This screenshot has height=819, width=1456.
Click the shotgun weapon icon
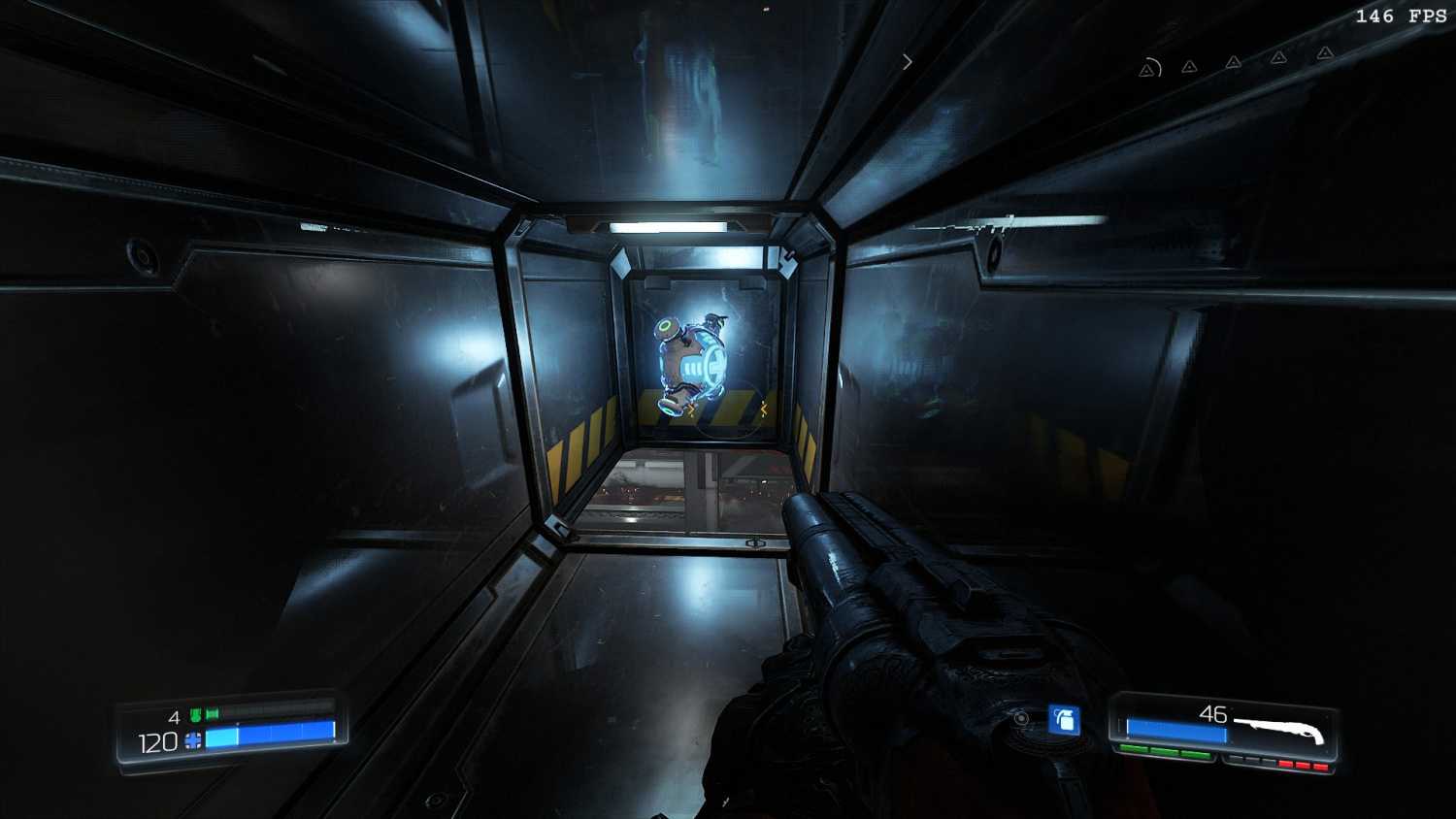click(x=1281, y=728)
